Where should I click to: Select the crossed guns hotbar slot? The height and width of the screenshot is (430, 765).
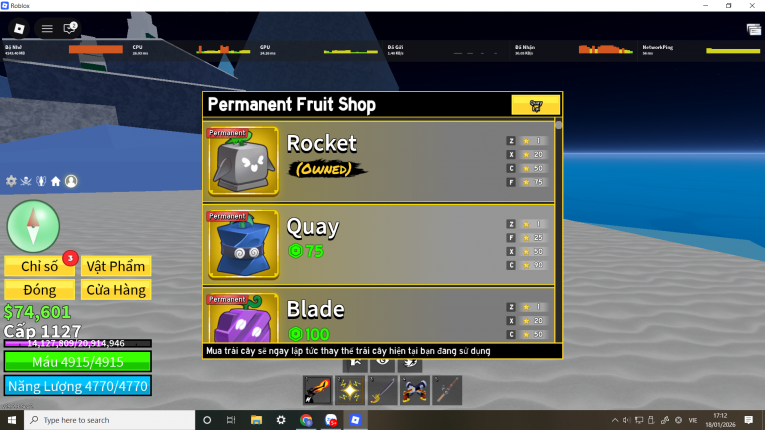tap(415, 390)
